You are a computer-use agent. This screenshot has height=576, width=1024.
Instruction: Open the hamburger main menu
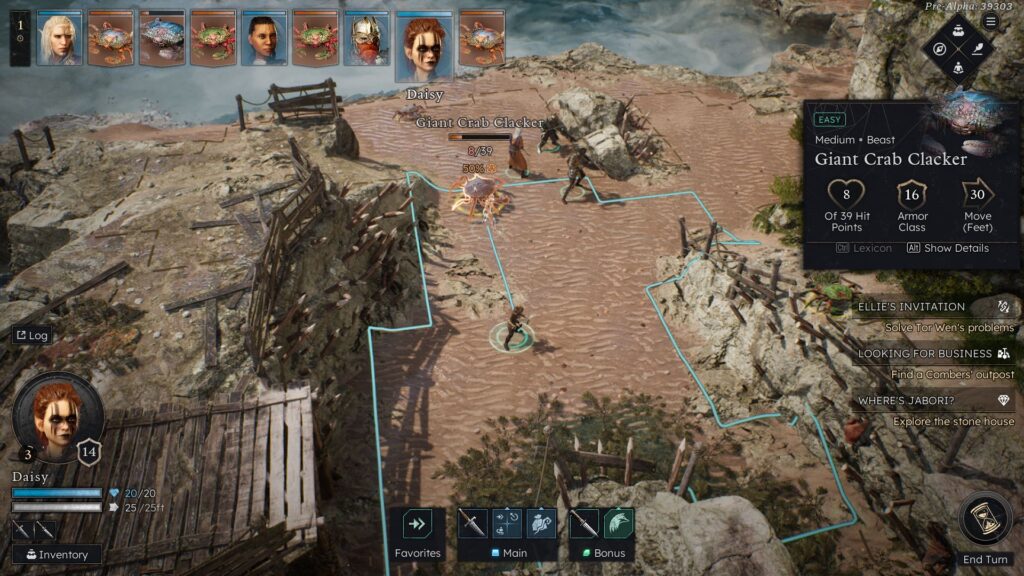coord(991,21)
